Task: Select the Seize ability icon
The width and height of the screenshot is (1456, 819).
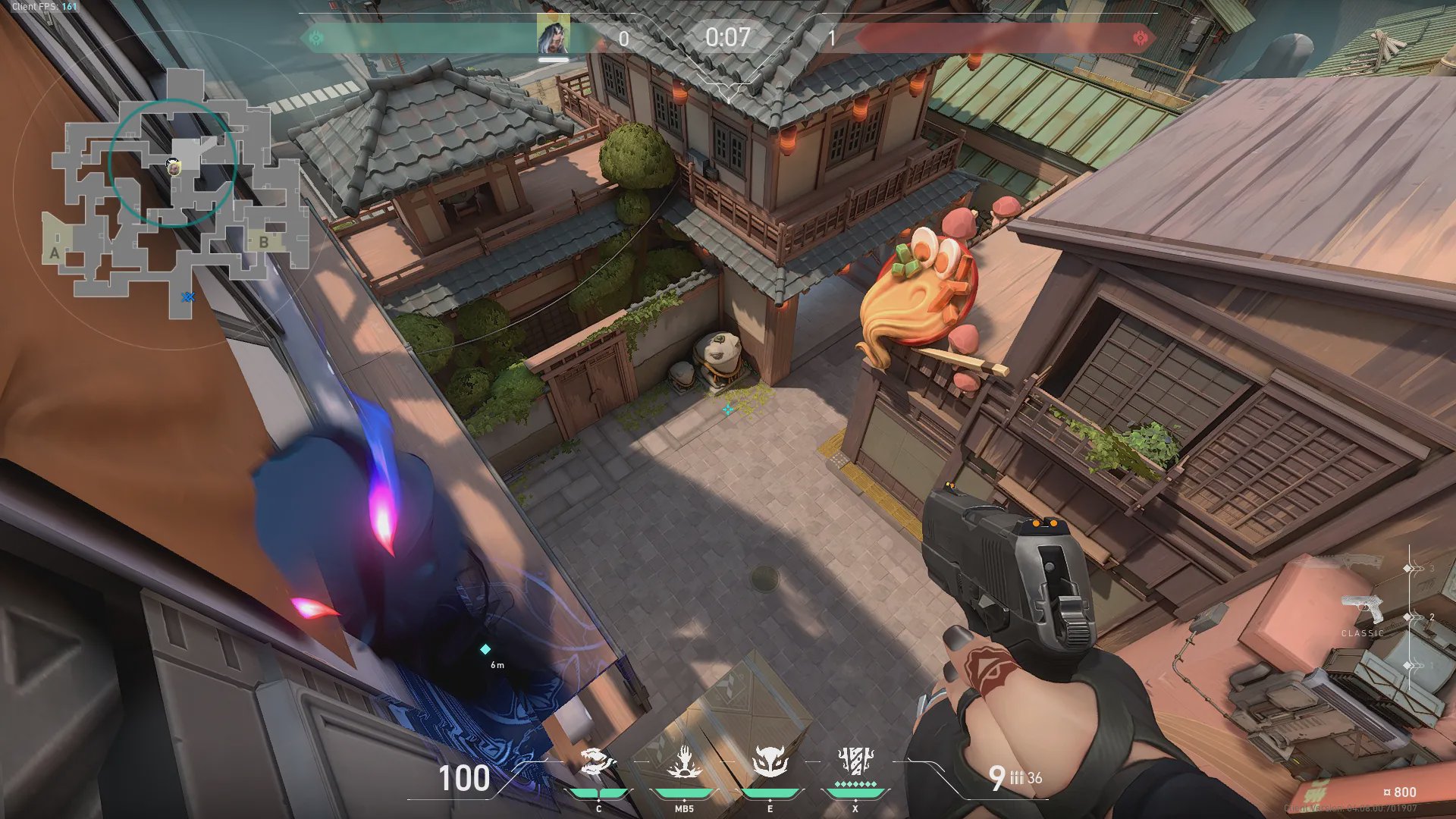Action: [x=684, y=762]
